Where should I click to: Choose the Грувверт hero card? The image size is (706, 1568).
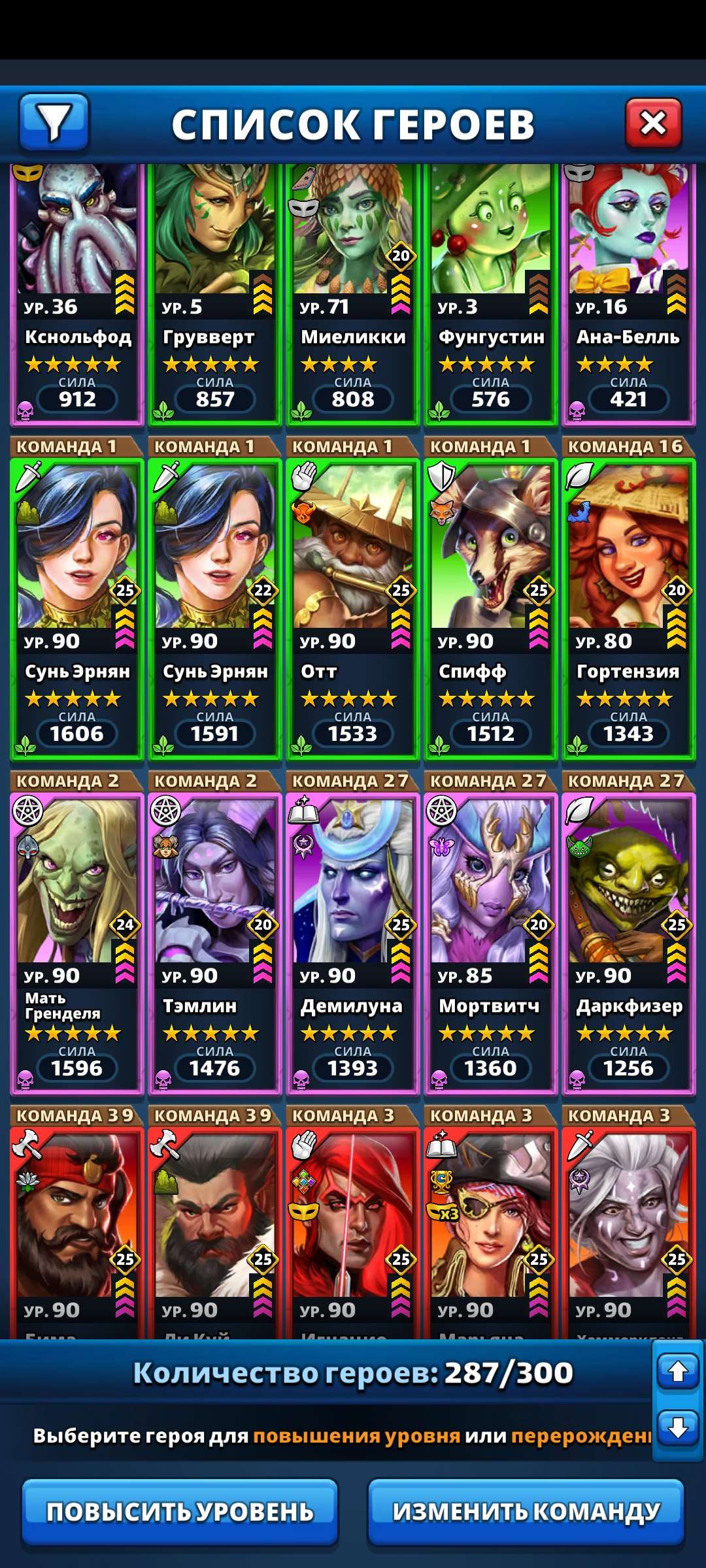pyautogui.click(x=214, y=294)
